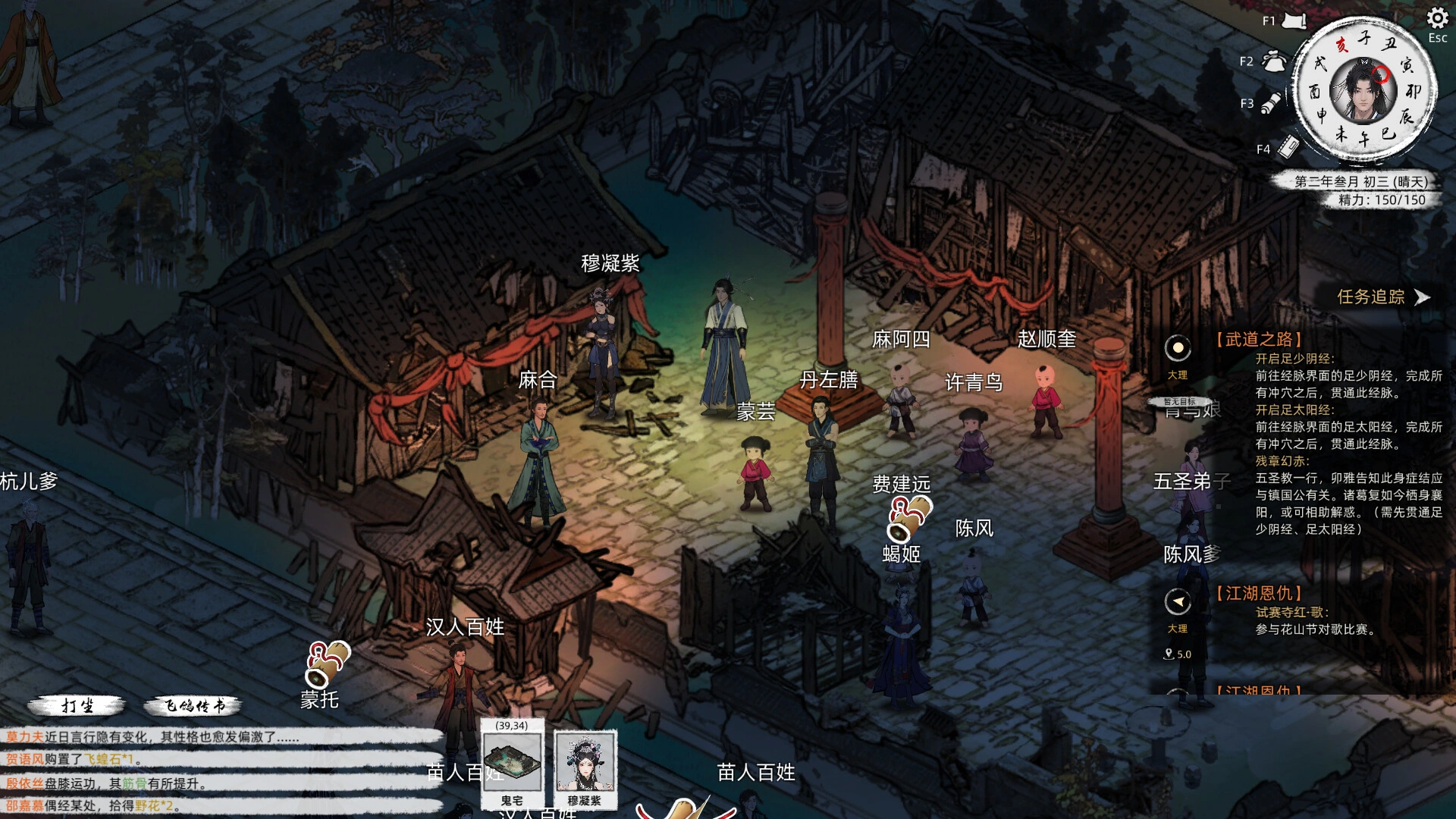Open the map scroll icon beside F1

click(x=1294, y=21)
